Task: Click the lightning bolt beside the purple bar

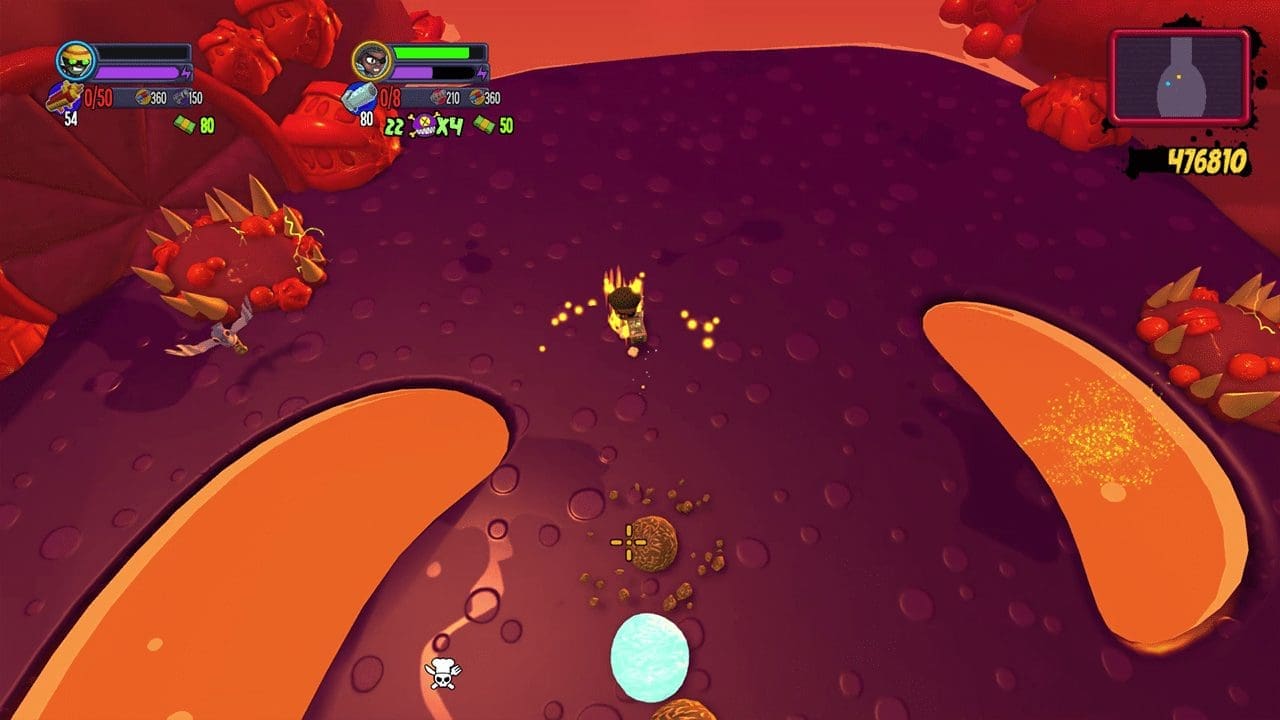Action: (x=187, y=70)
